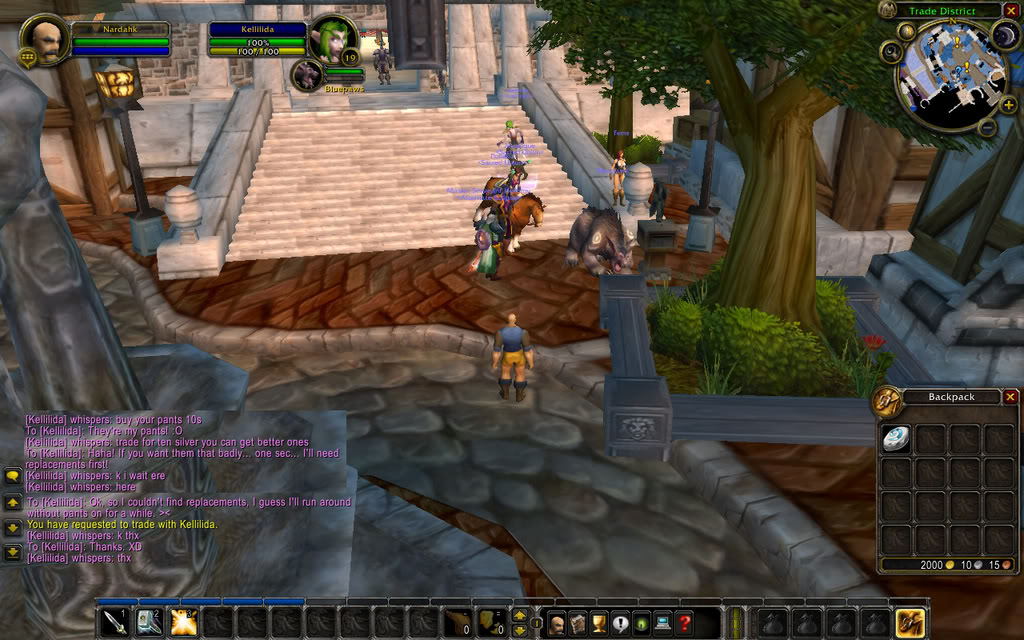Click Nardahk's player portrait

(x=44, y=40)
